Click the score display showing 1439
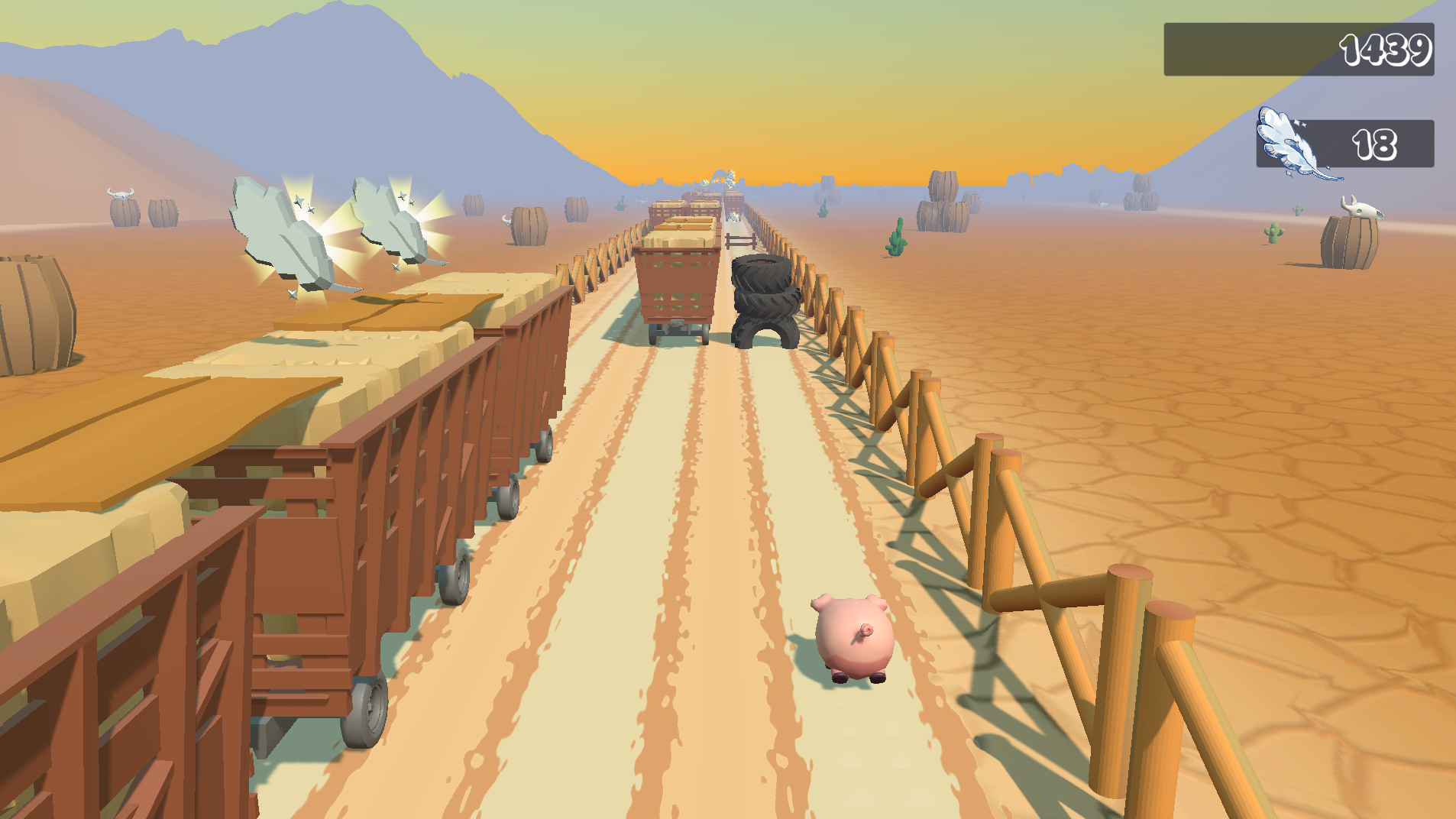This screenshot has width=1456, height=819. 1388,51
